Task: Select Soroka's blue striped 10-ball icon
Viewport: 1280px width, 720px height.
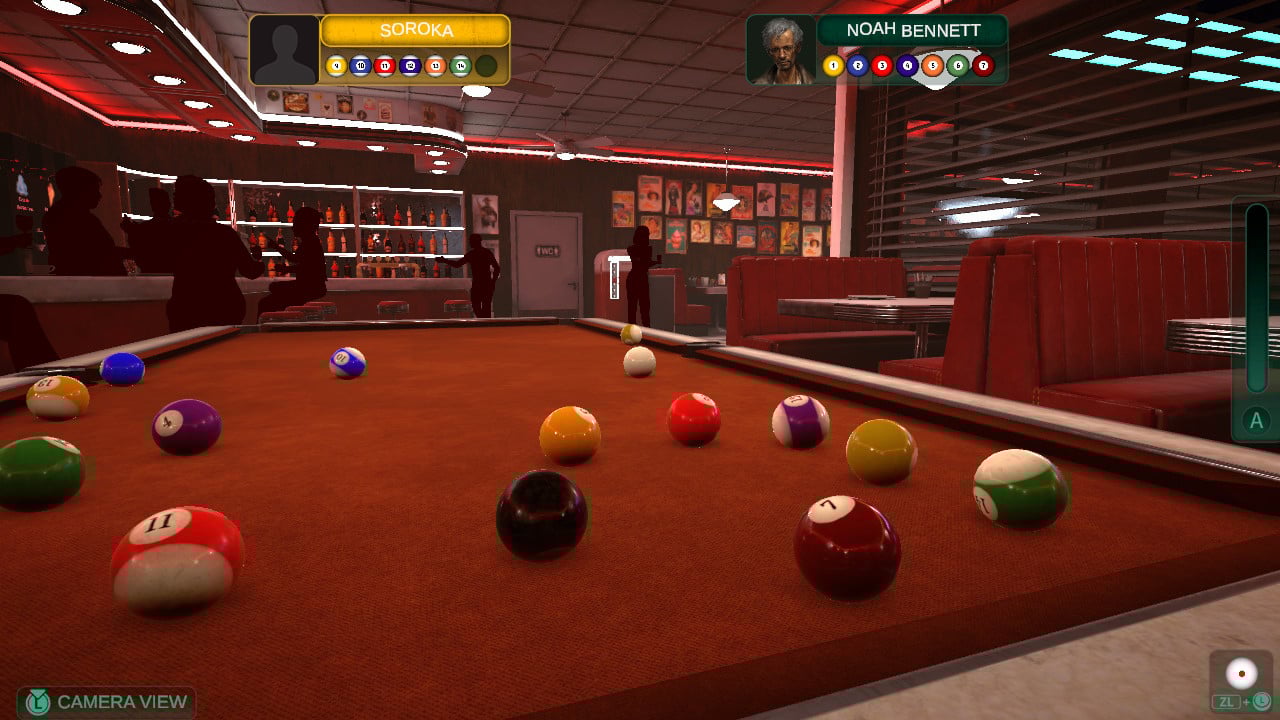Action: click(x=361, y=67)
